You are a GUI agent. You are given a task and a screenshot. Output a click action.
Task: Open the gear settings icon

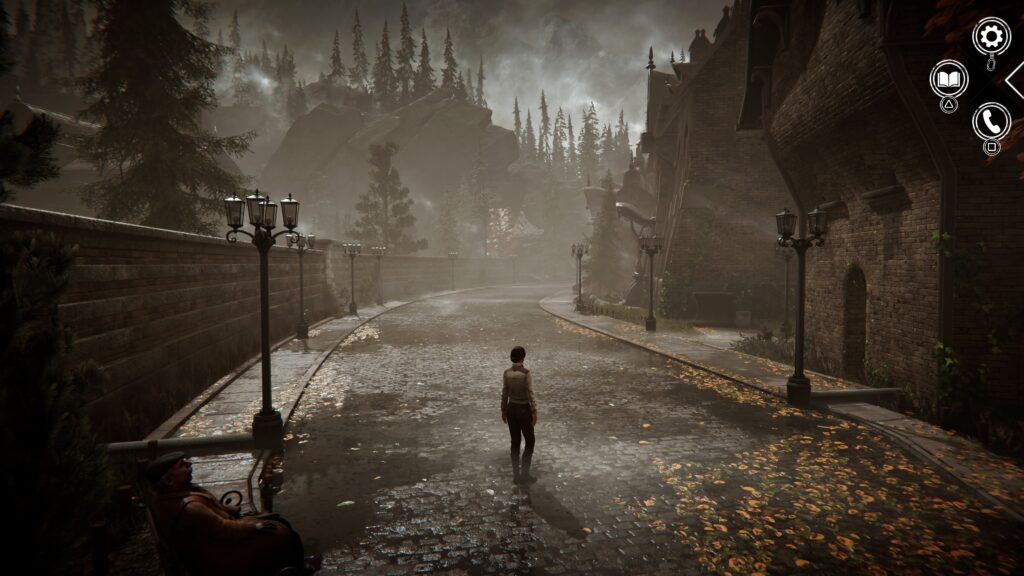pyautogui.click(x=991, y=37)
